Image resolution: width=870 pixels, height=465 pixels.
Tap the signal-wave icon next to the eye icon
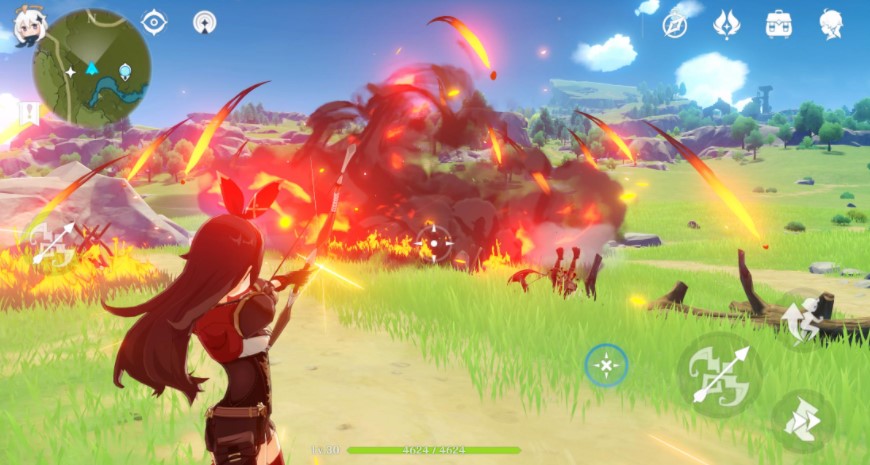point(205,21)
